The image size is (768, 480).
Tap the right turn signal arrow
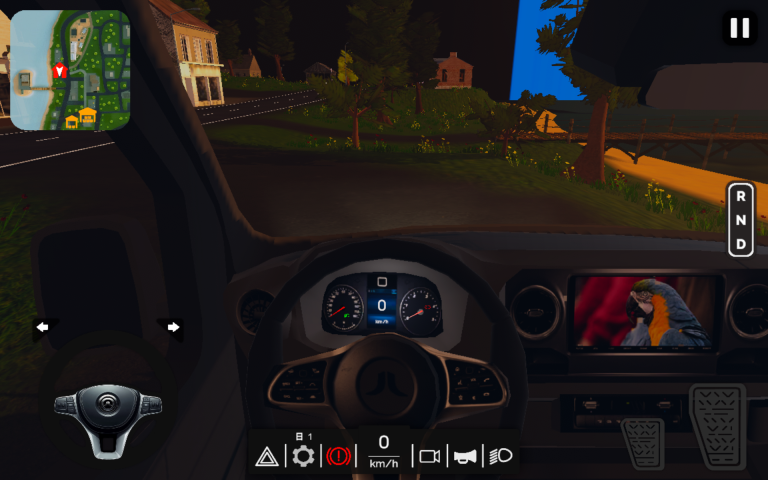(173, 327)
